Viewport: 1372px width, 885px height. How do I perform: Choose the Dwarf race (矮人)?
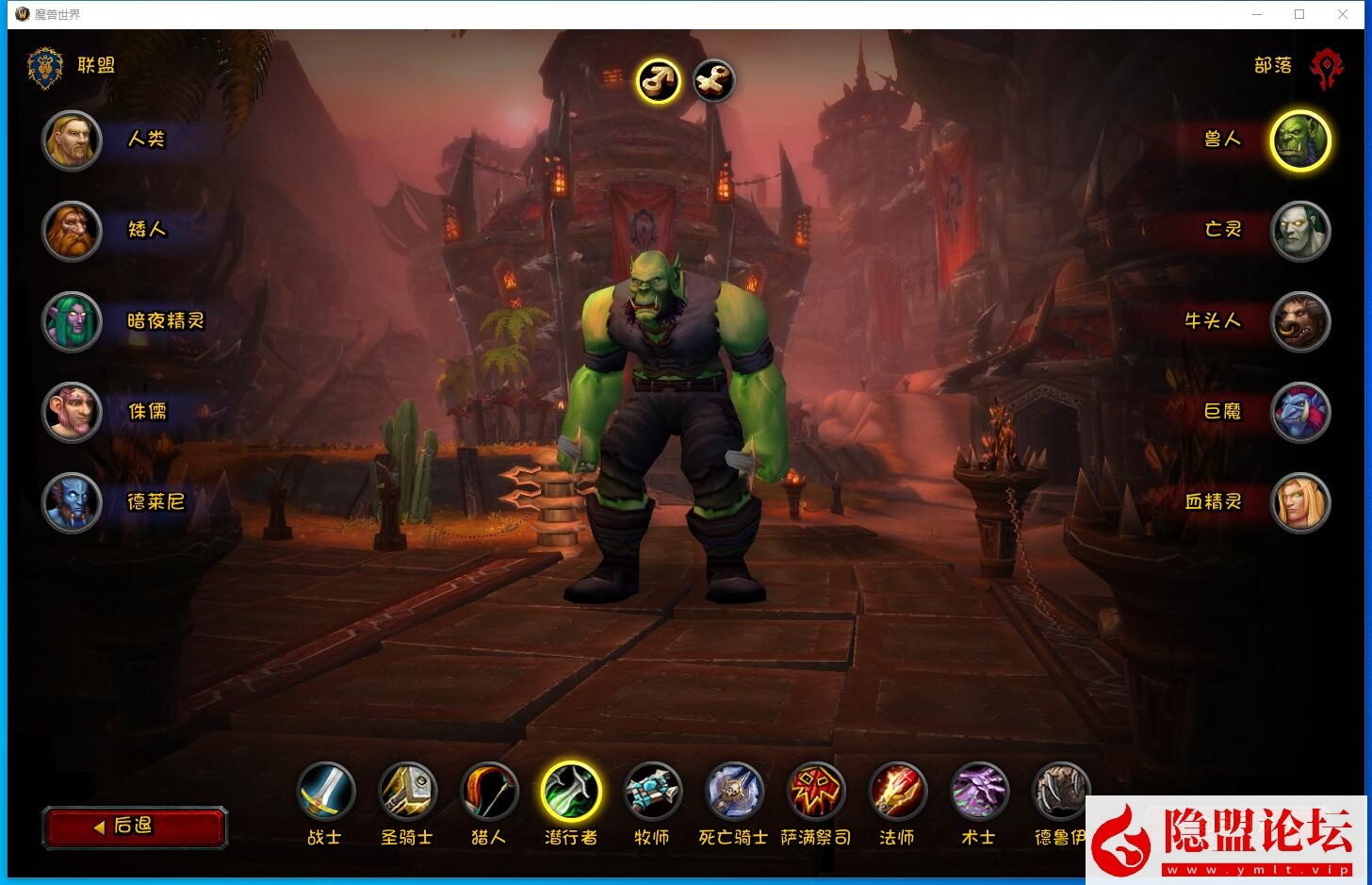point(72,231)
